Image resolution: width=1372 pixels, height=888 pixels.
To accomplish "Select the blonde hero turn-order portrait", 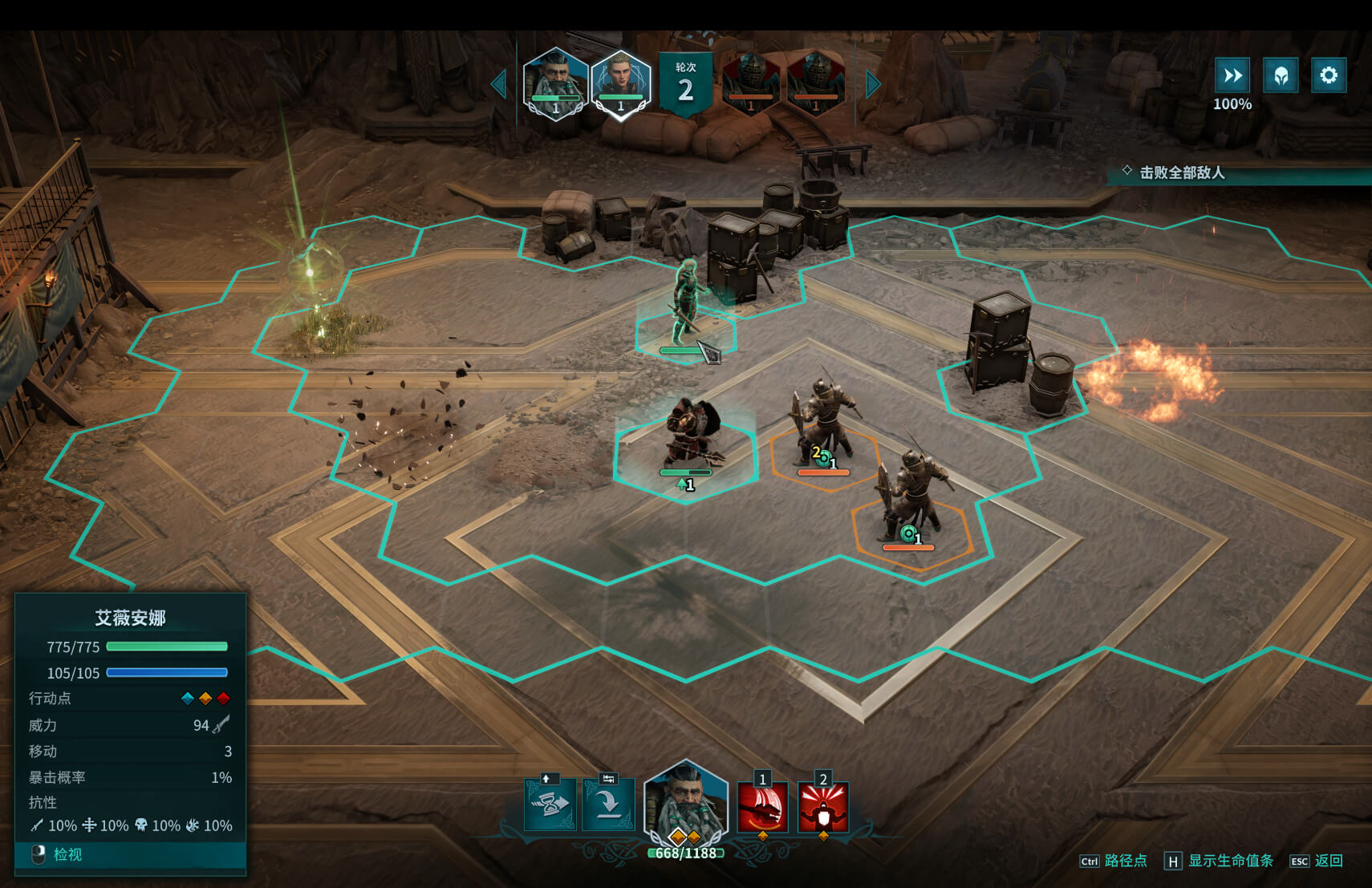I will (x=620, y=82).
